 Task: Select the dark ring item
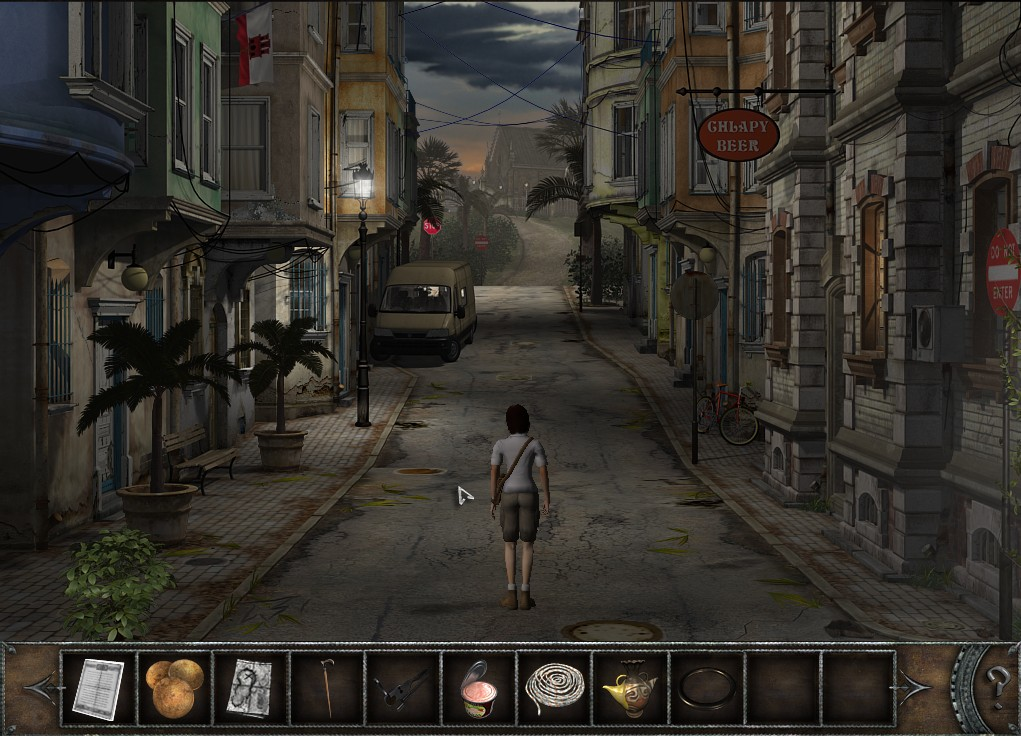(706, 687)
